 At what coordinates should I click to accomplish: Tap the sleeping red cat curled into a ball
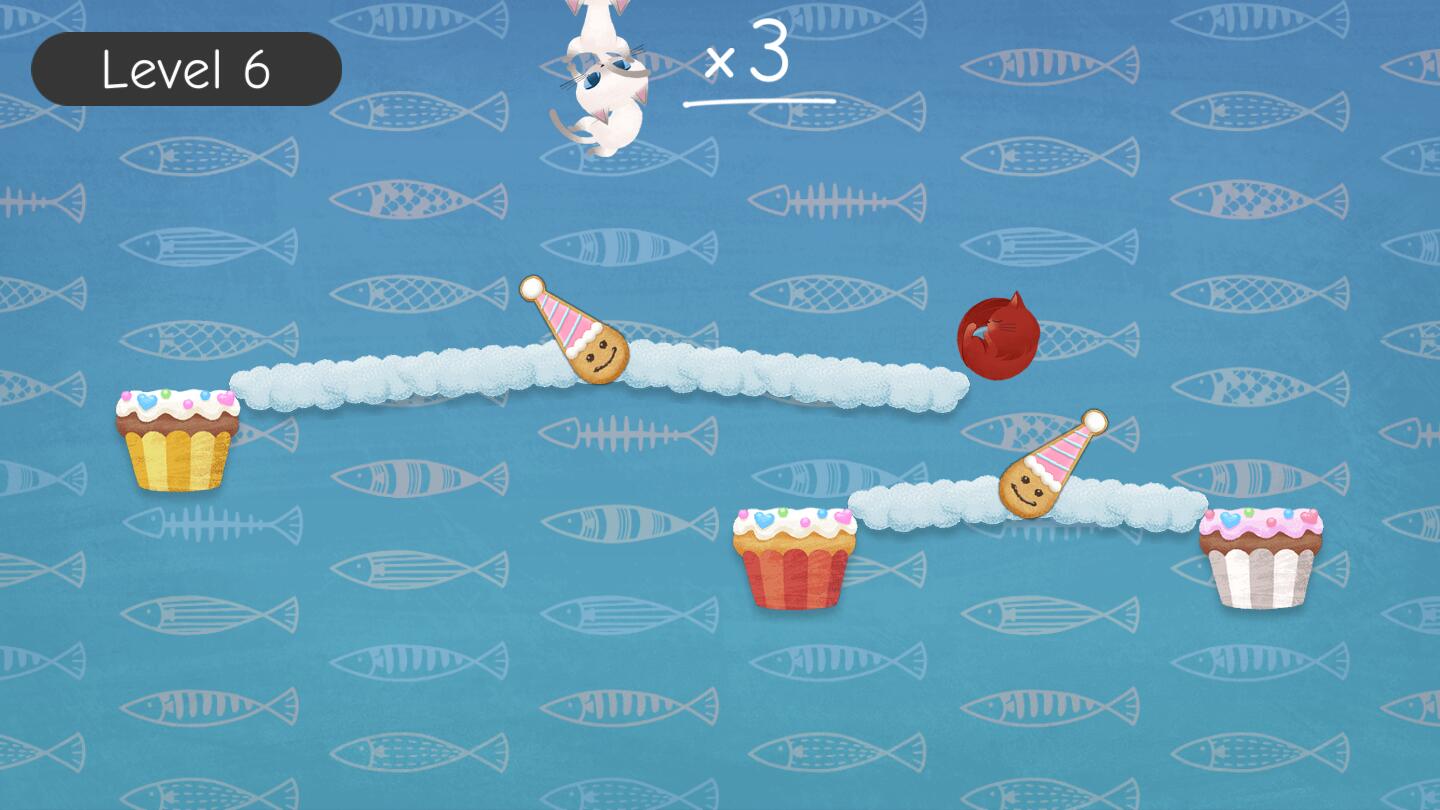[1000, 335]
